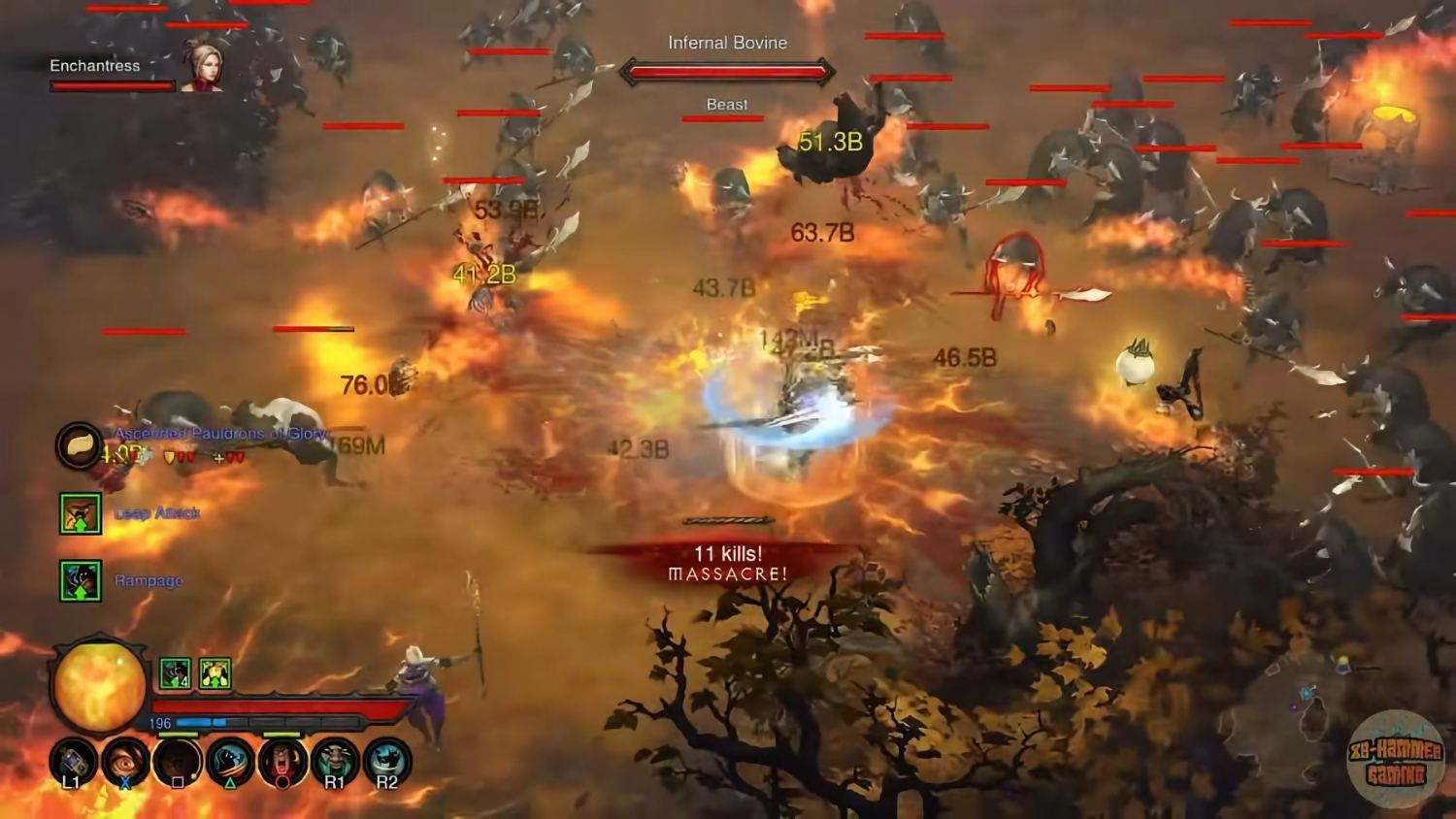Click the shouting warrior skill above the Circle button

coord(282,762)
